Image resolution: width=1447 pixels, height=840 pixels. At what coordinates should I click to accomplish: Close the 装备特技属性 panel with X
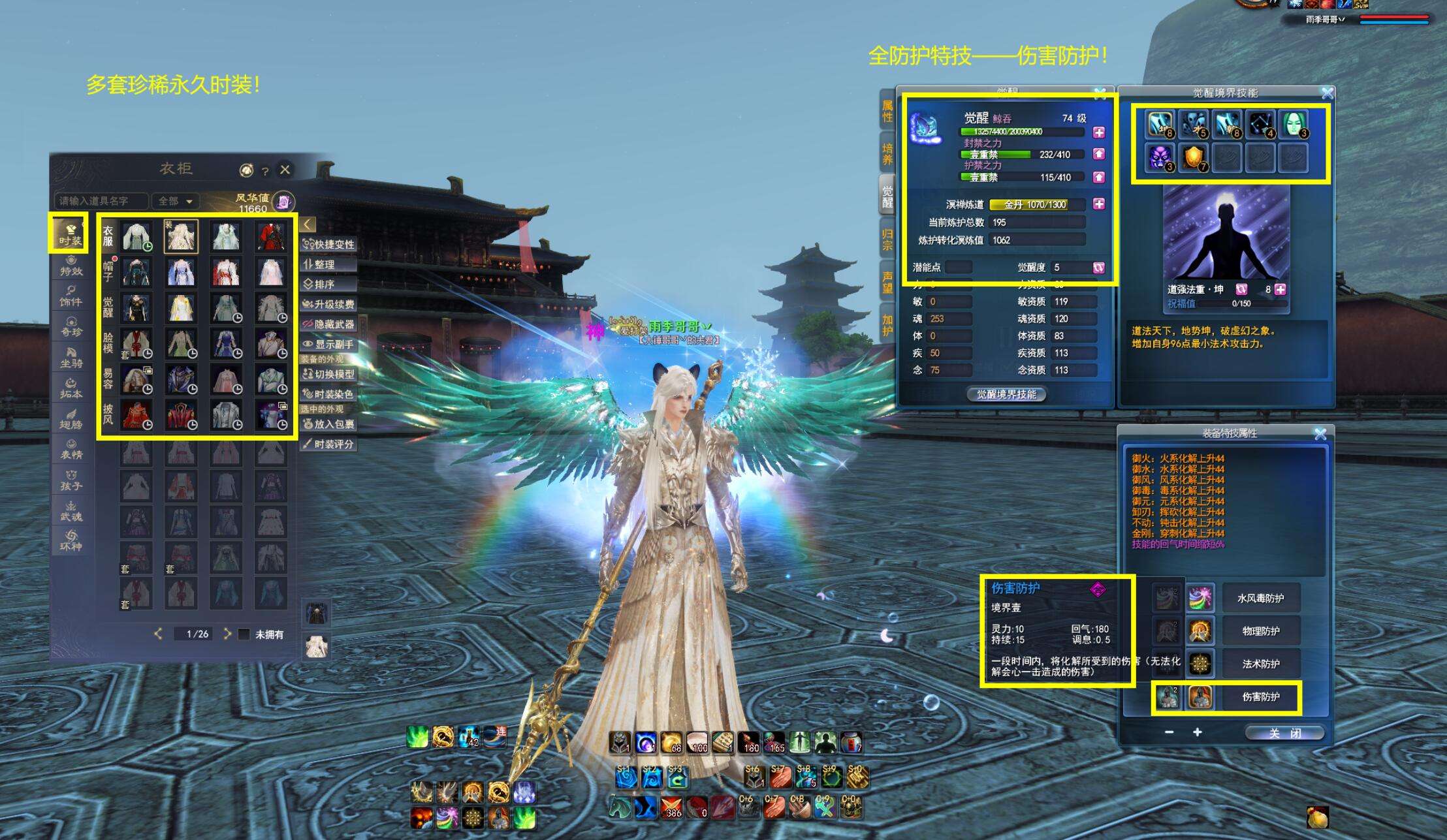pyautogui.click(x=1320, y=434)
